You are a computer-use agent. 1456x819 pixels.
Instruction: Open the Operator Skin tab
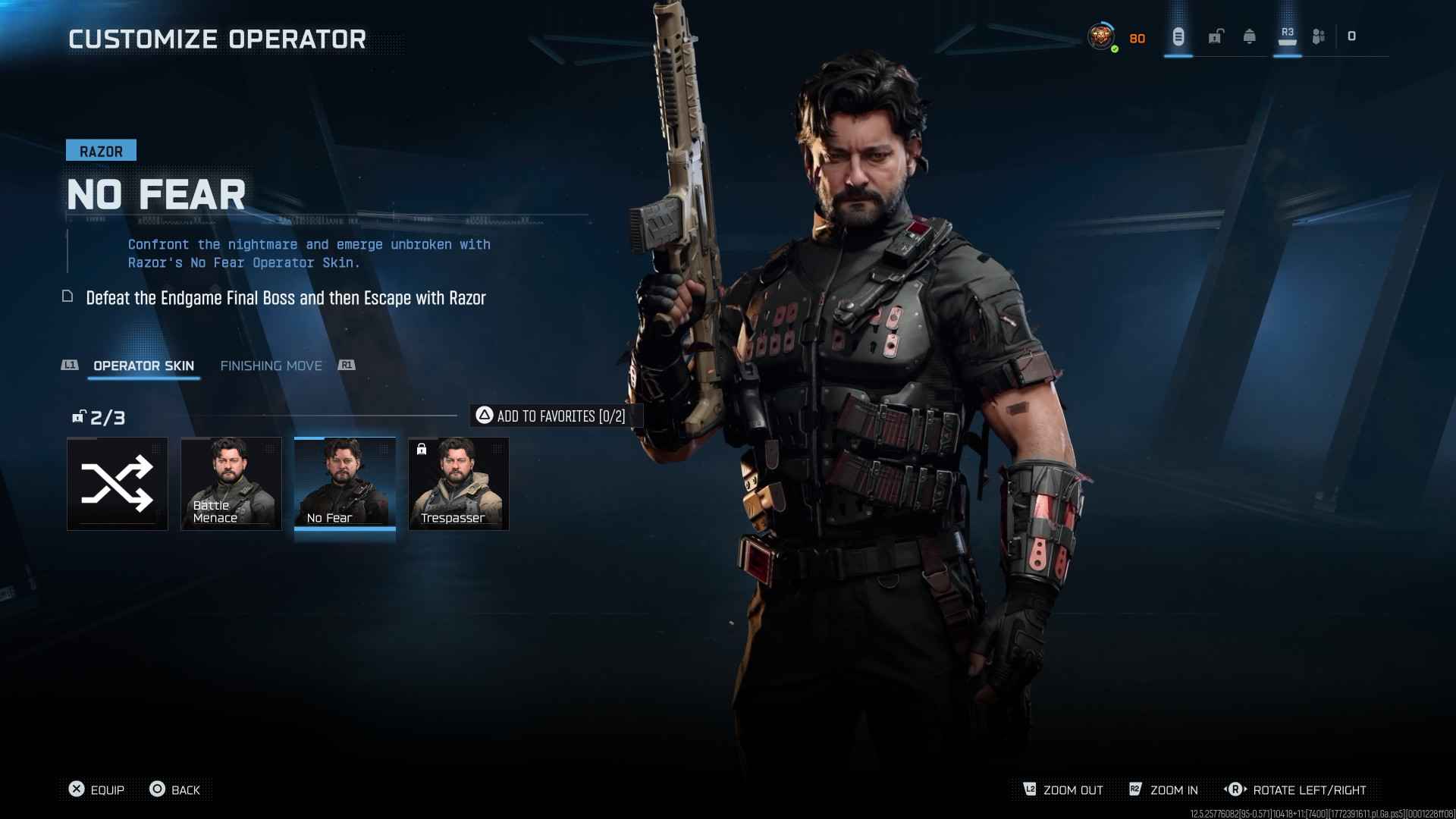click(143, 366)
